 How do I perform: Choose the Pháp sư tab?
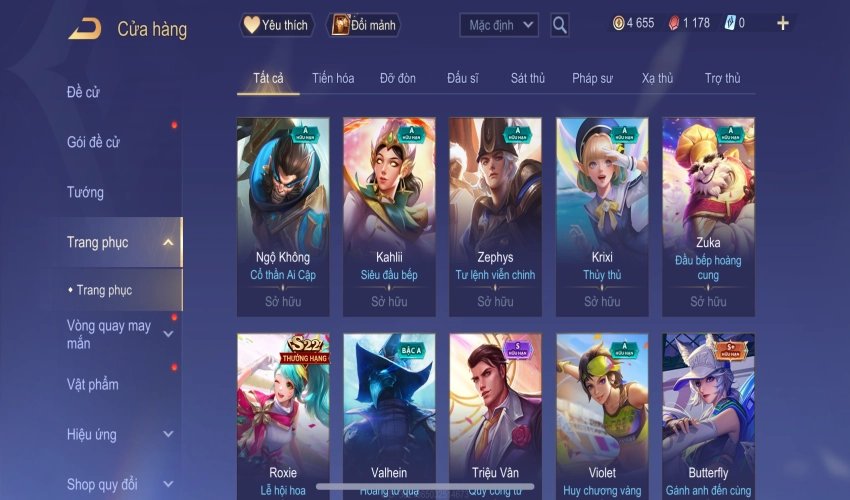click(x=592, y=78)
